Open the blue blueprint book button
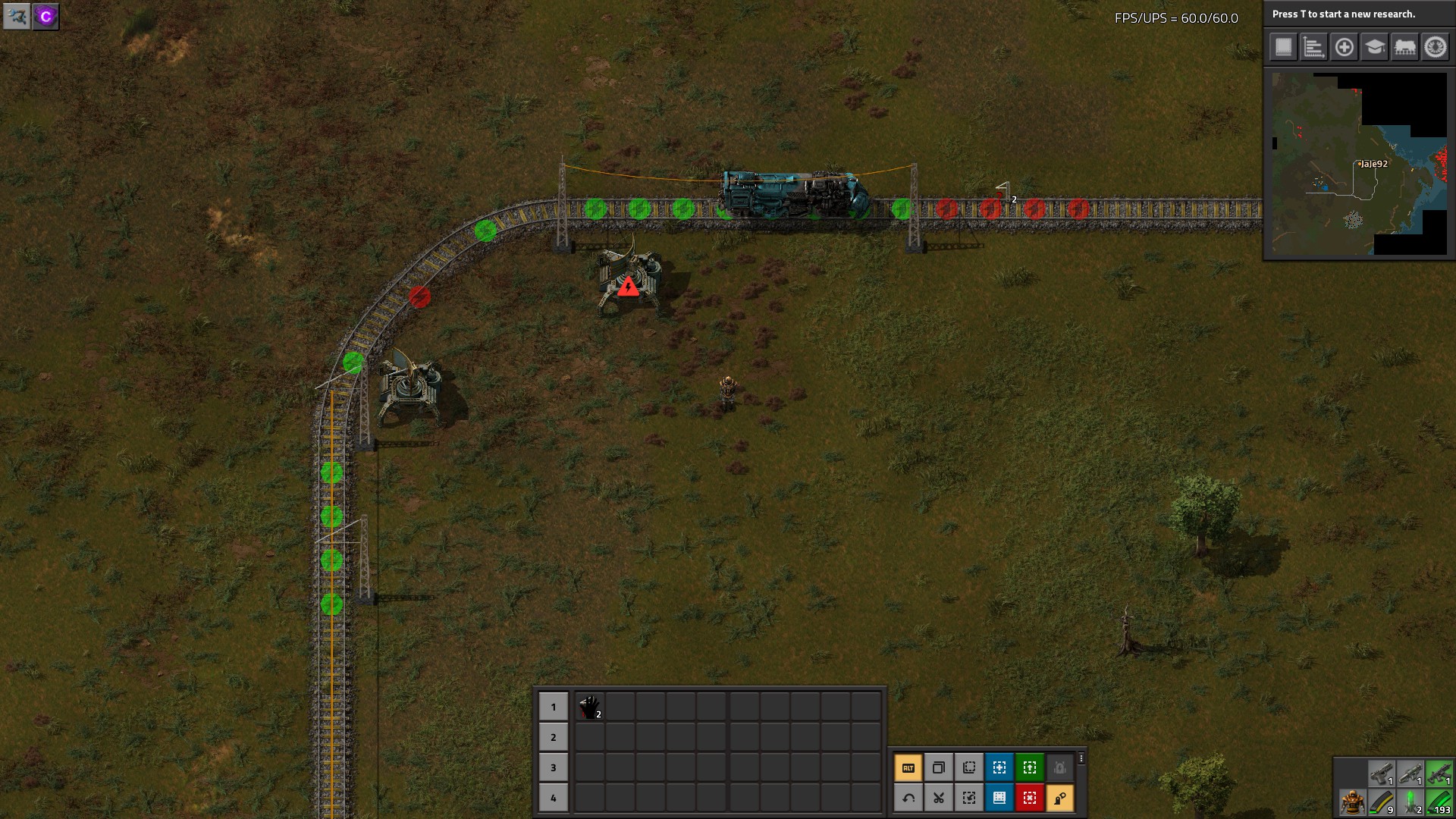The height and width of the screenshot is (819, 1456). [x=999, y=798]
